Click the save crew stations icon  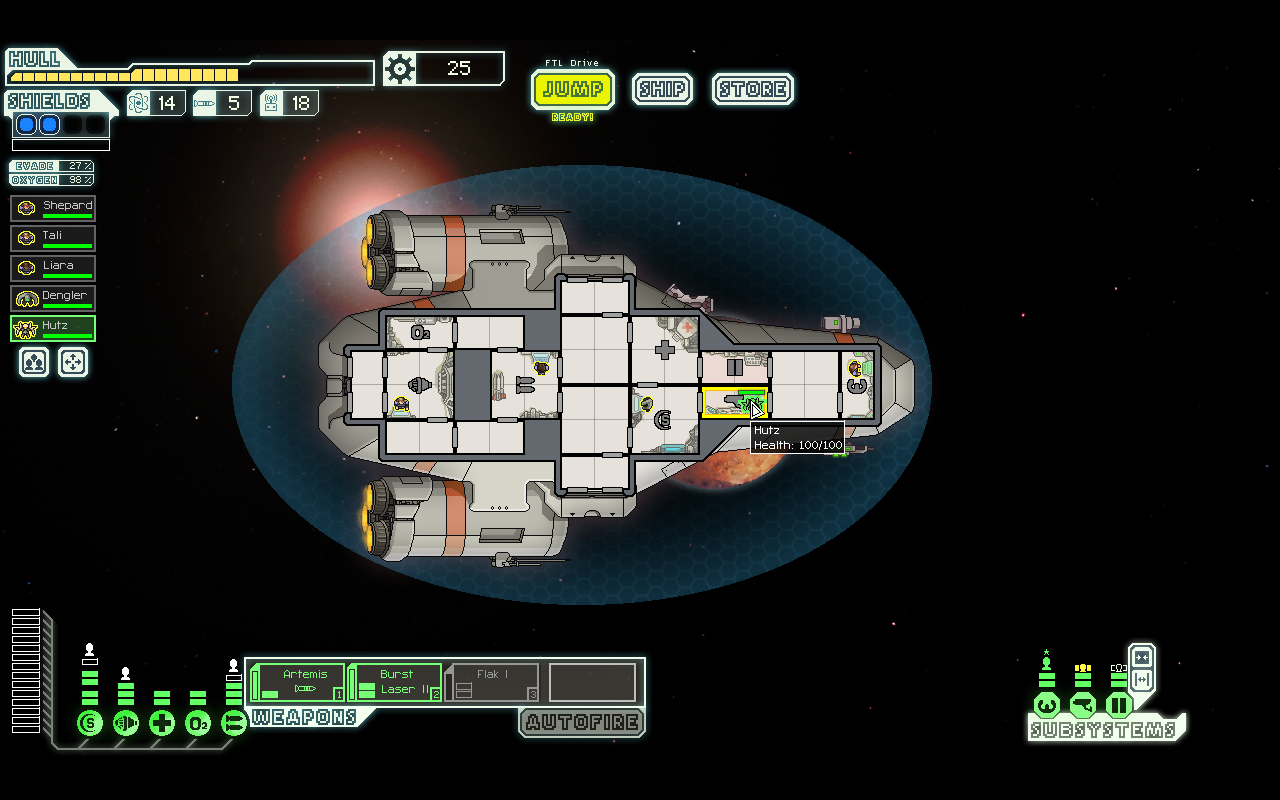[33, 362]
